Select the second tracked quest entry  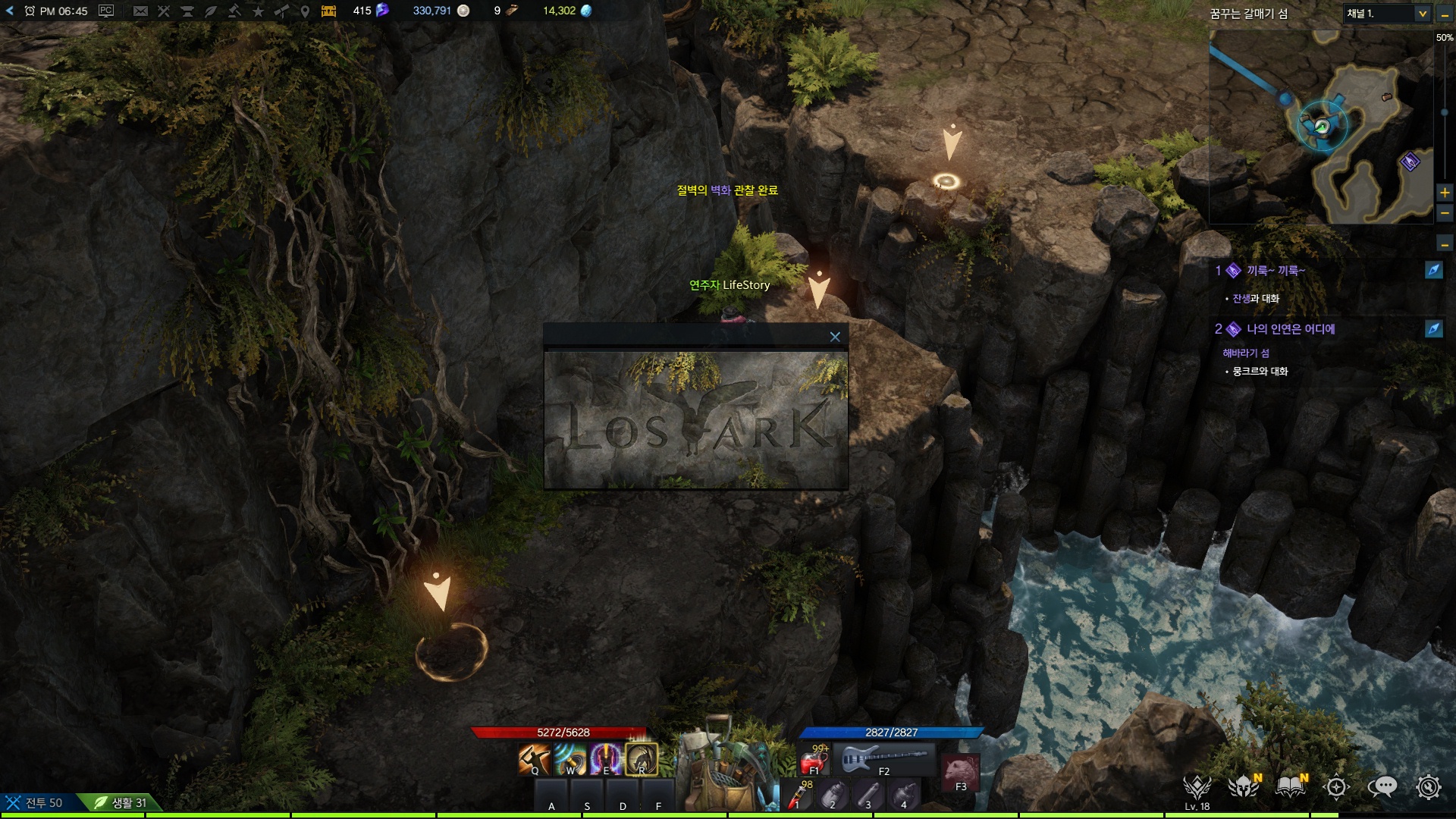[x=1290, y=329]
